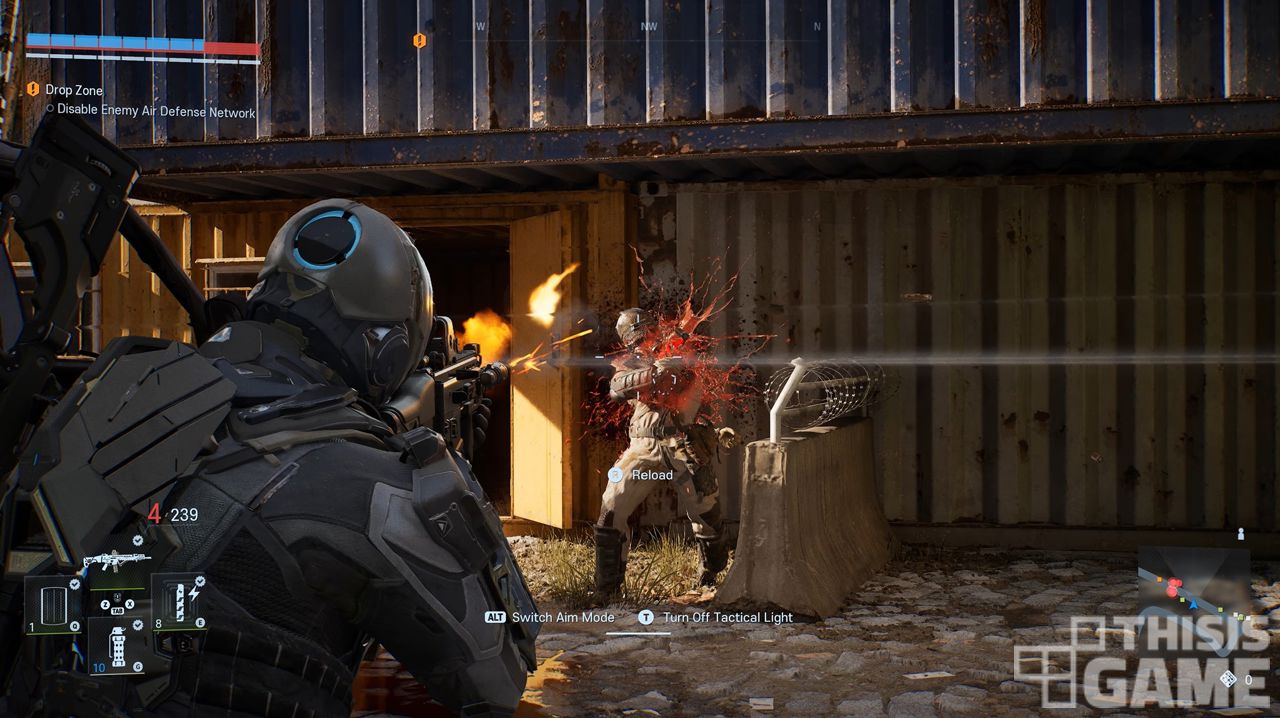Click the squad member icon above minimap

point(1241,534)
